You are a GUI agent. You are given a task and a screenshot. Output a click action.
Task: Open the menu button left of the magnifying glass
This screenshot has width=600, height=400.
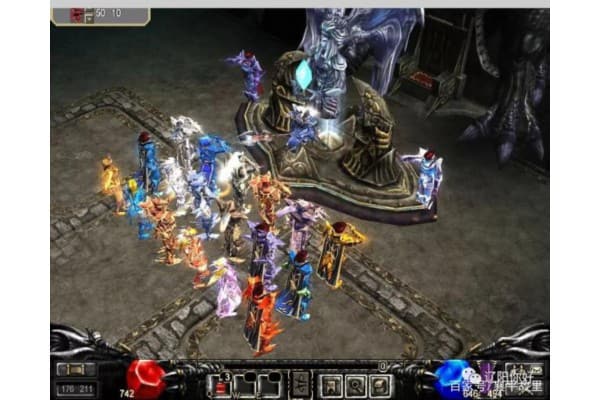[330, 384]
